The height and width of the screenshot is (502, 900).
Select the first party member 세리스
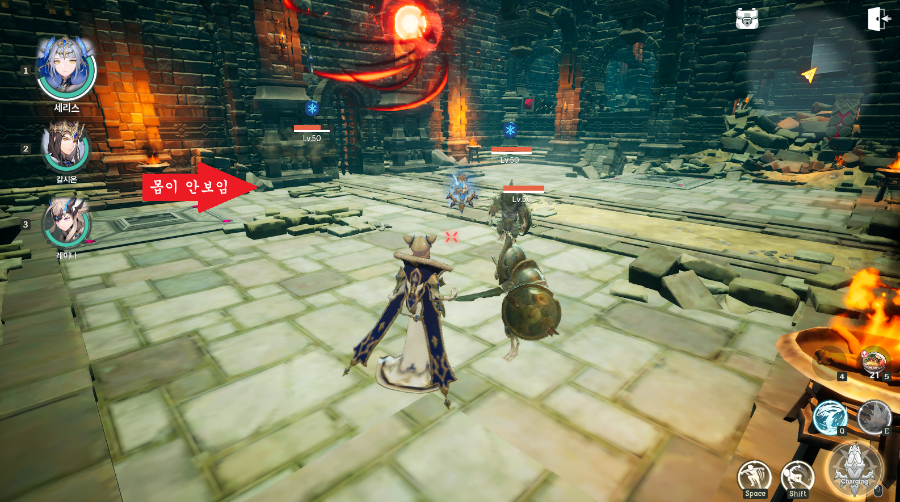[66, 67]
